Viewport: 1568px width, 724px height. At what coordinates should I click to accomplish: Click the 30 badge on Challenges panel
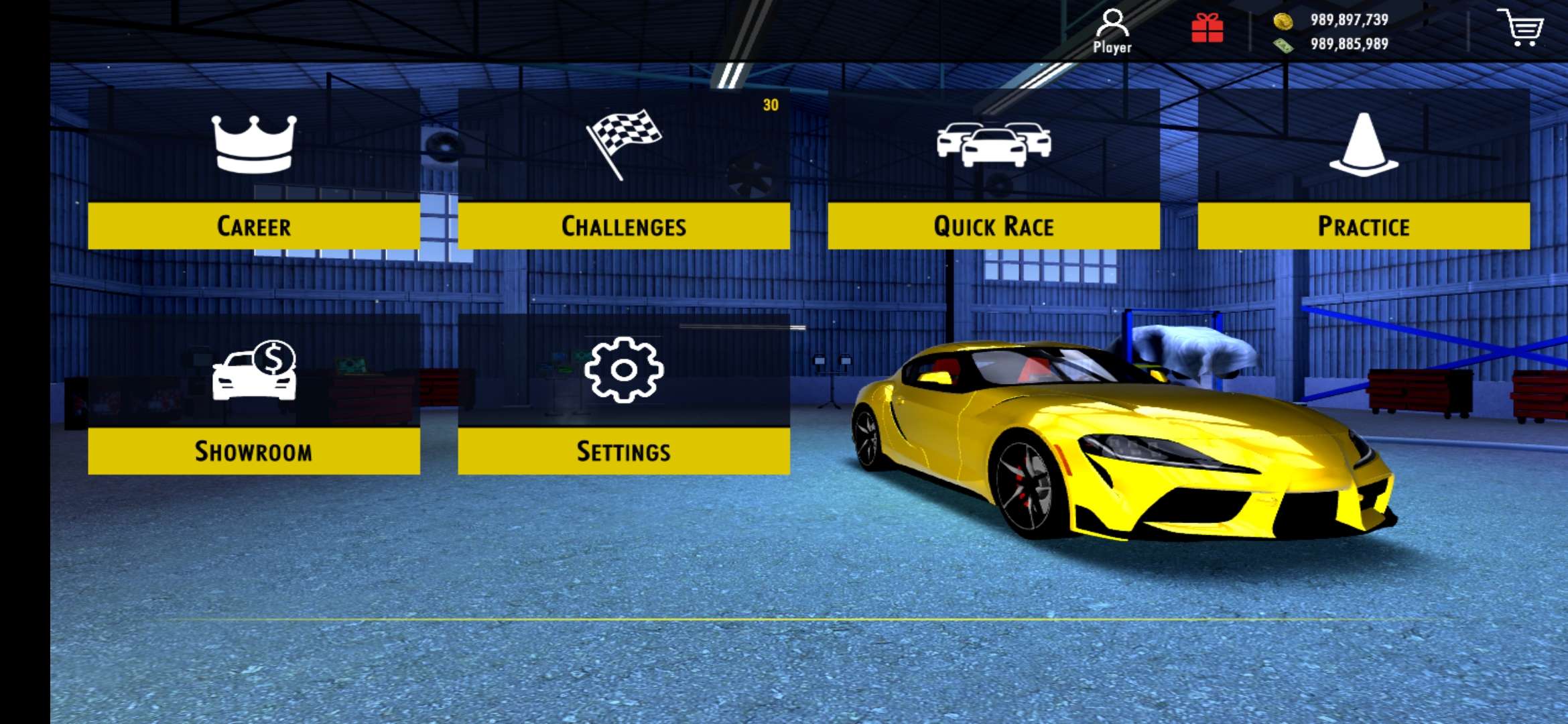coord(769,105)
